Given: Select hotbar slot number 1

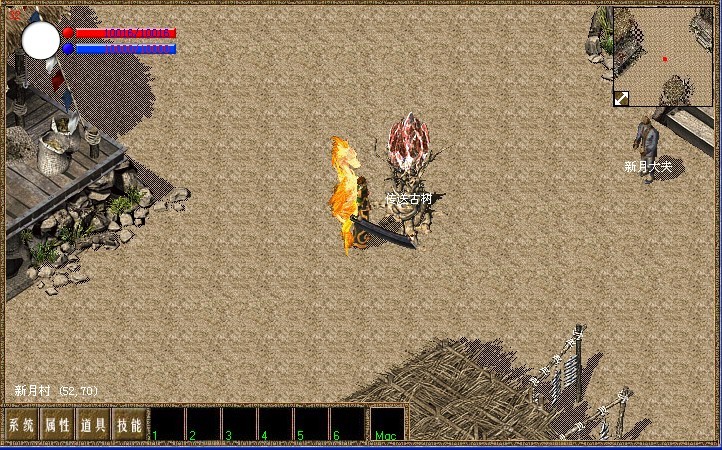Looking at the screenshot, I should (x=167, y=424).
